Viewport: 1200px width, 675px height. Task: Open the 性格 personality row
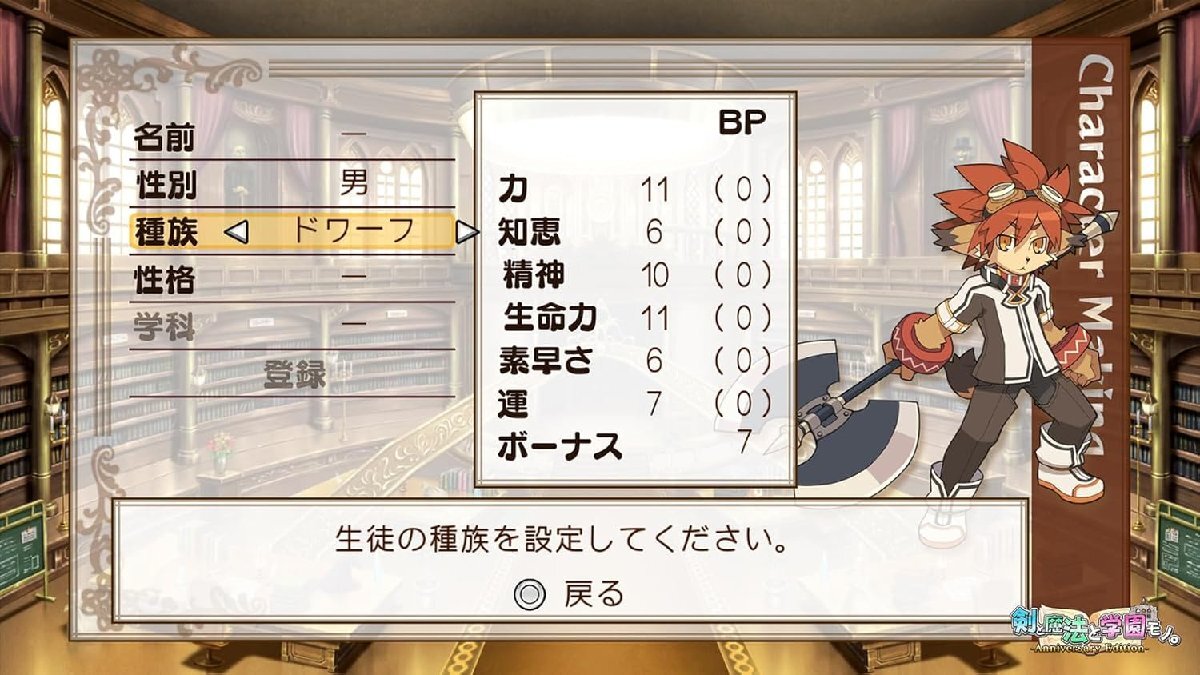click(291, 278)
